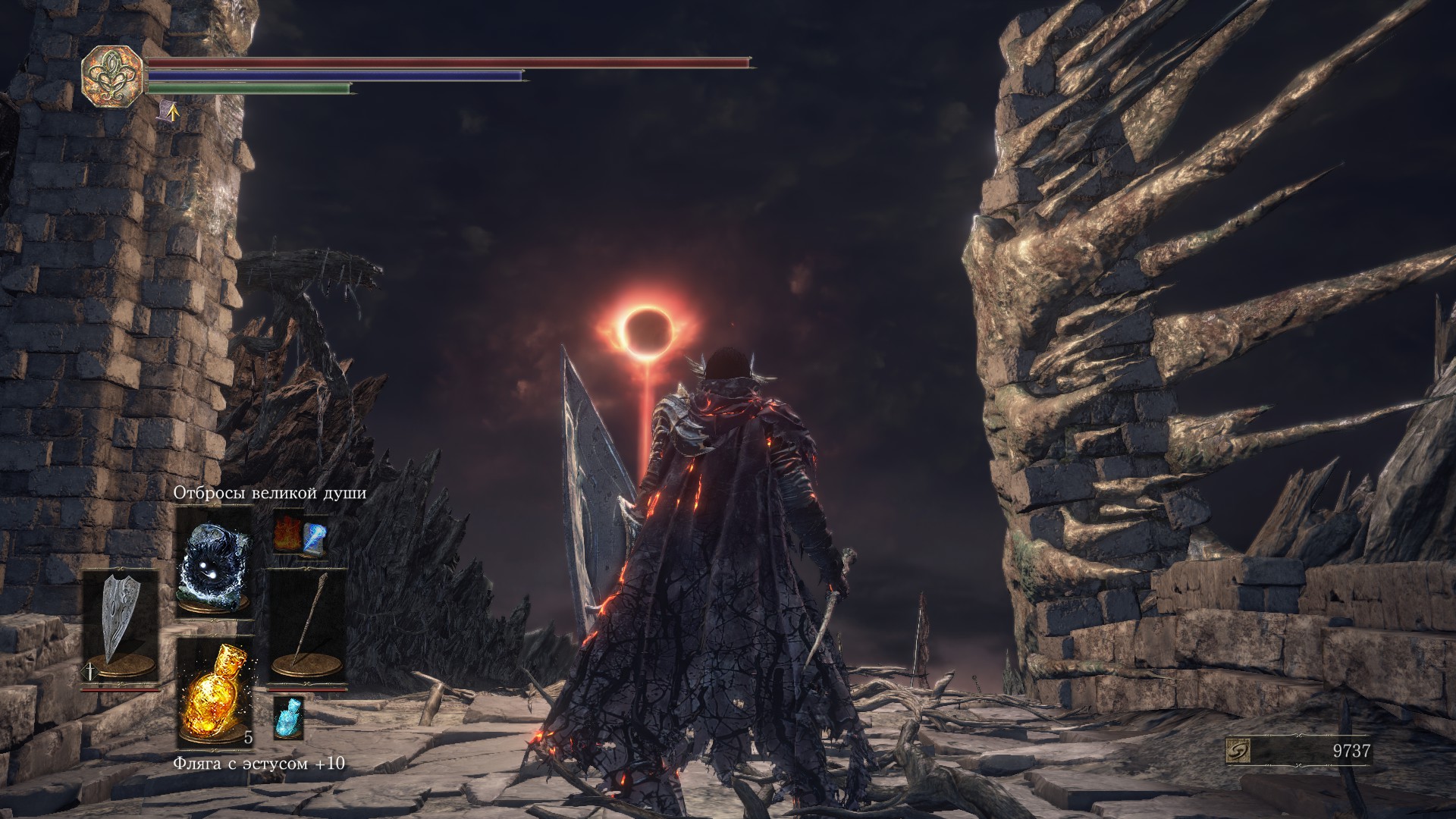The image size is (1456, 819).
Task: Click the small blue Ashen Estus Flask icon
Action: pos(288,718)
